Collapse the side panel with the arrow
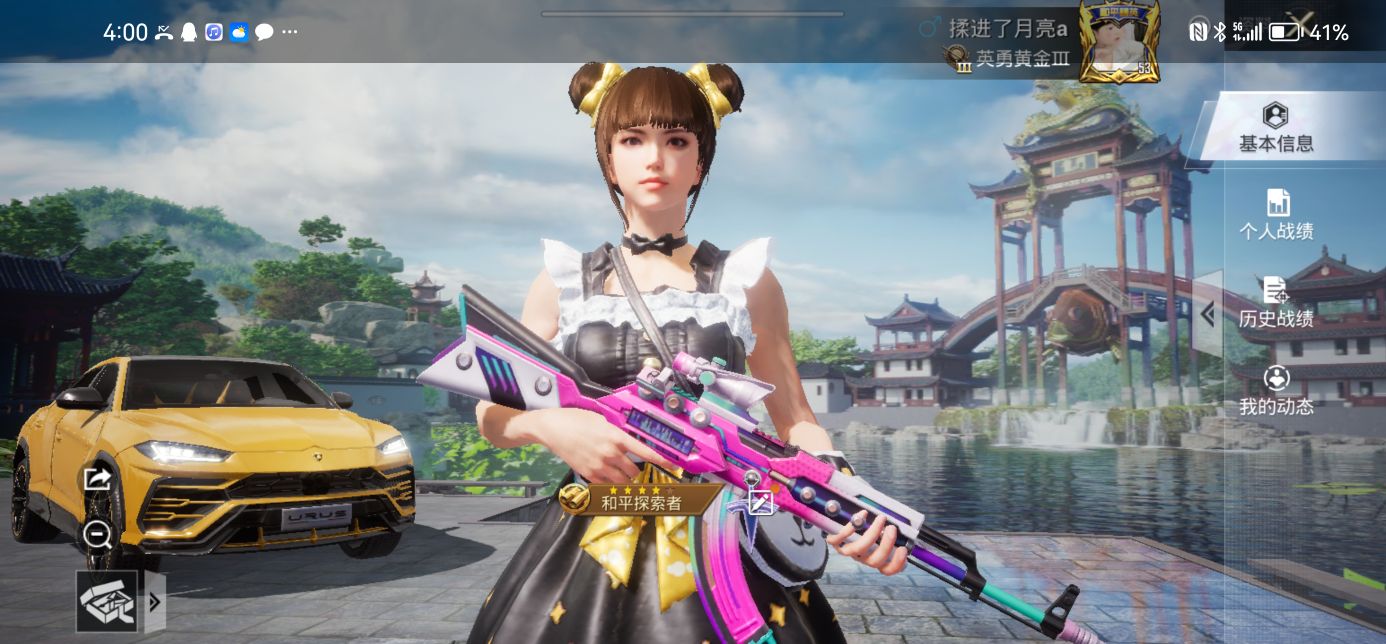Screen dimensions: 1386x644 click(1207, 314)
